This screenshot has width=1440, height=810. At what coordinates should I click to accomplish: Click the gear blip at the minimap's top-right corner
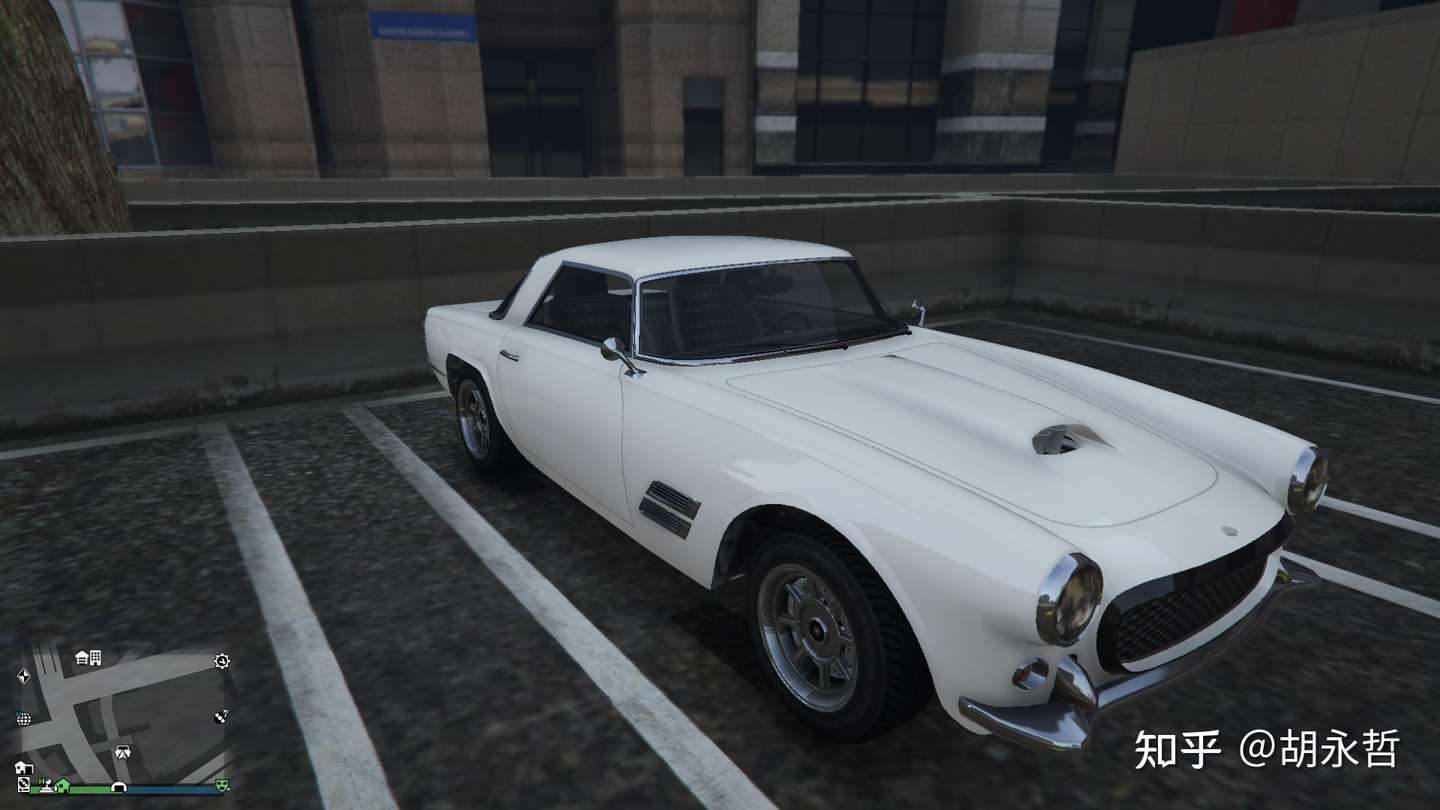click(x=222, y=661)
